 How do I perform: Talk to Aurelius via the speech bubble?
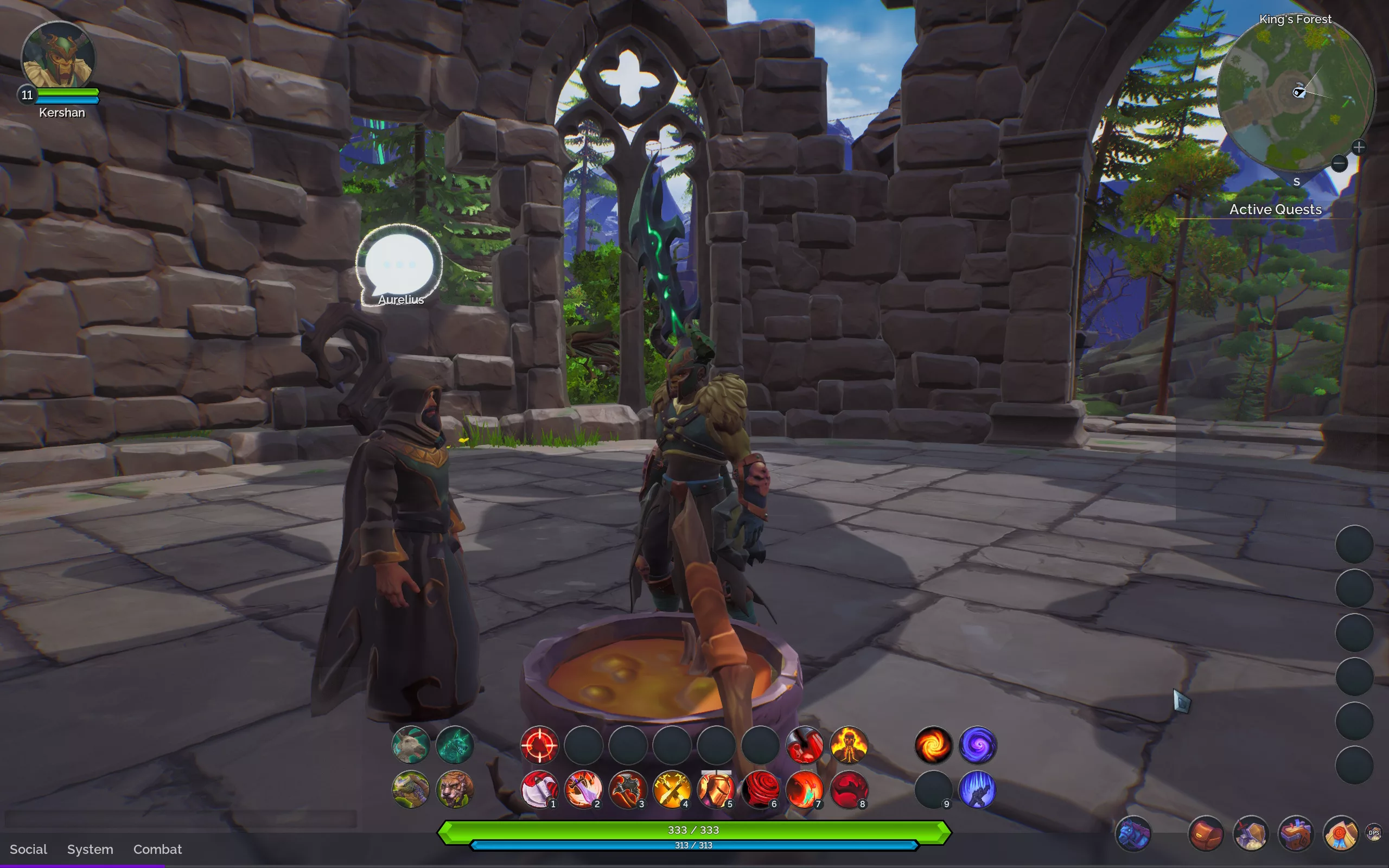coord(399,265)
